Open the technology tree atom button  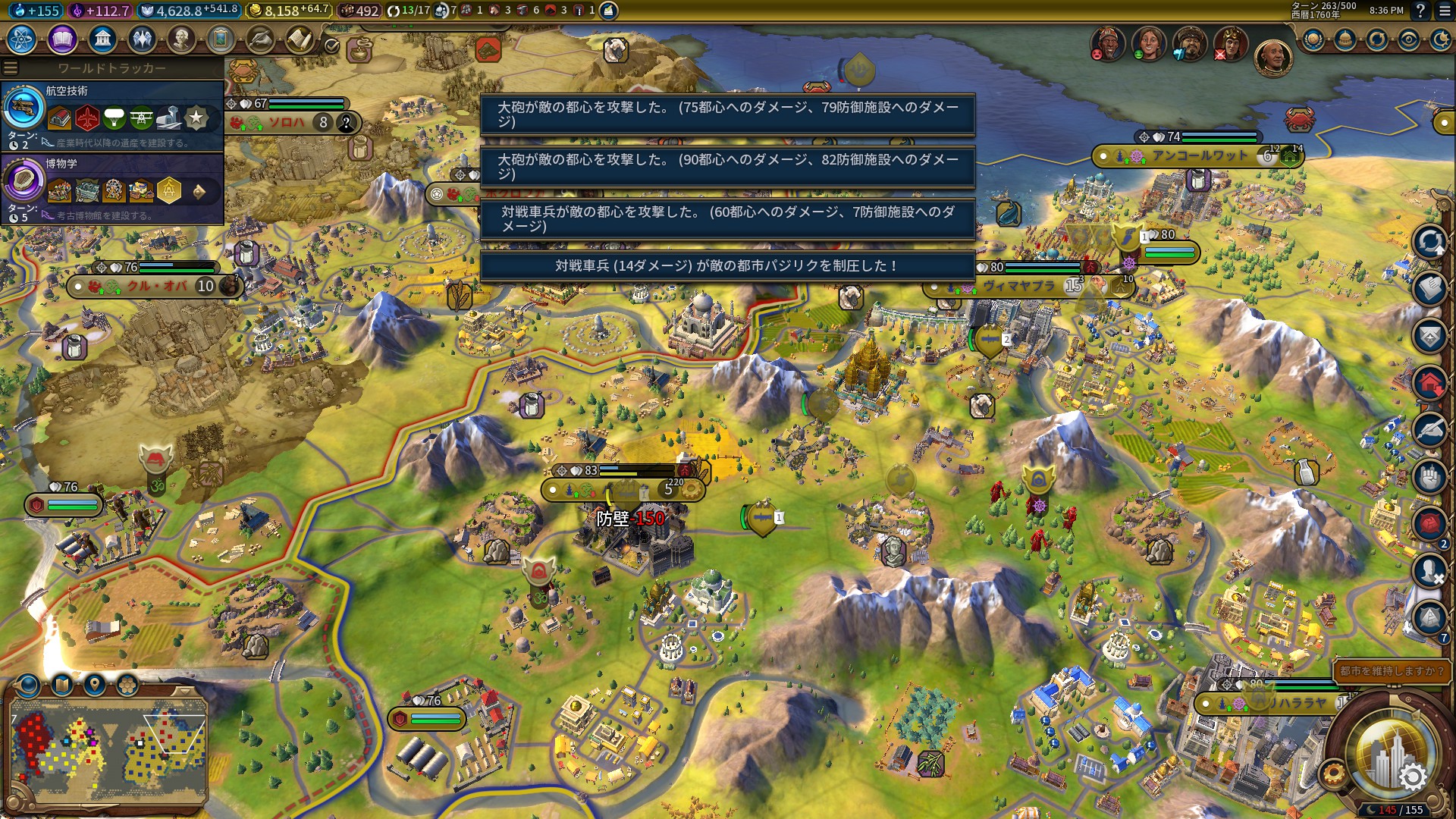point(22,39)
